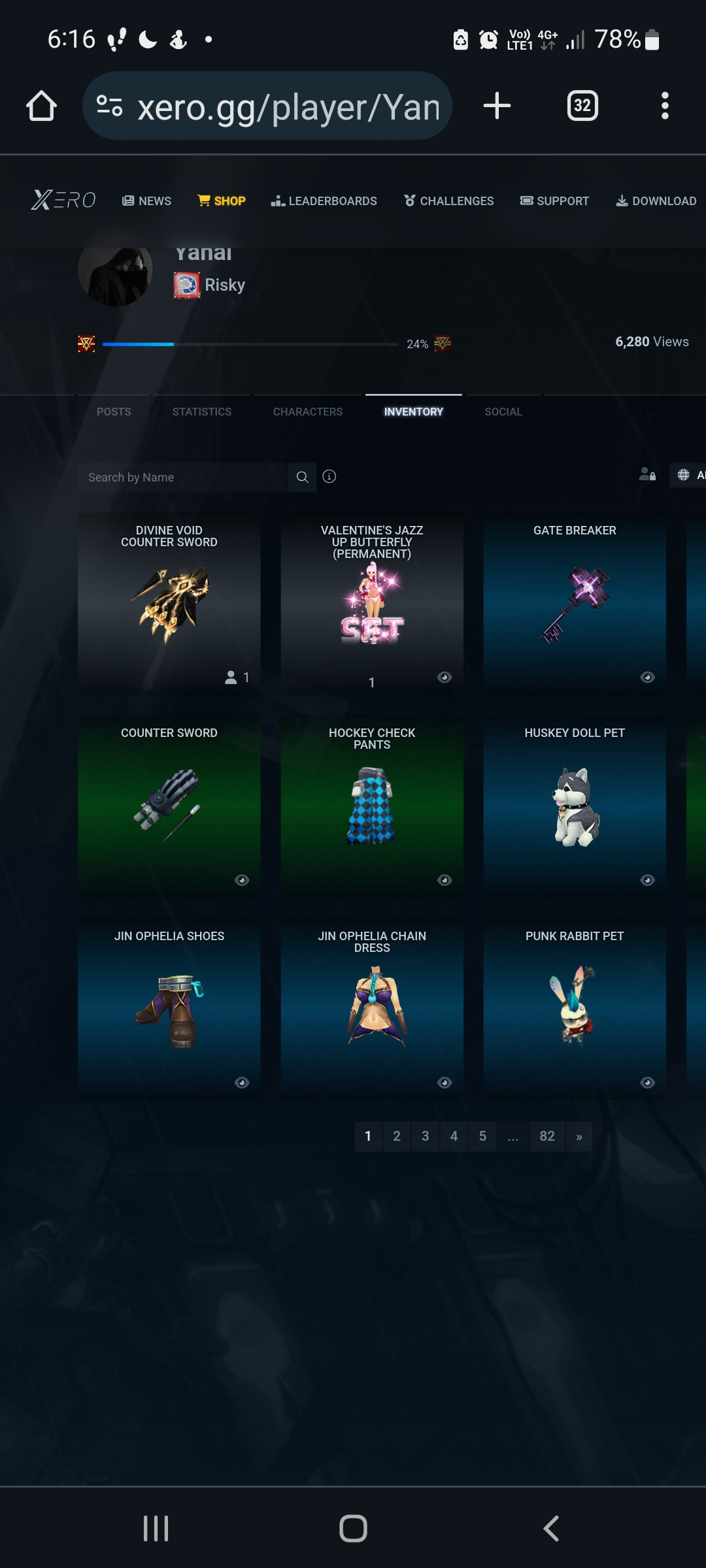Select the Divine Void Counter Sword item

169,602
